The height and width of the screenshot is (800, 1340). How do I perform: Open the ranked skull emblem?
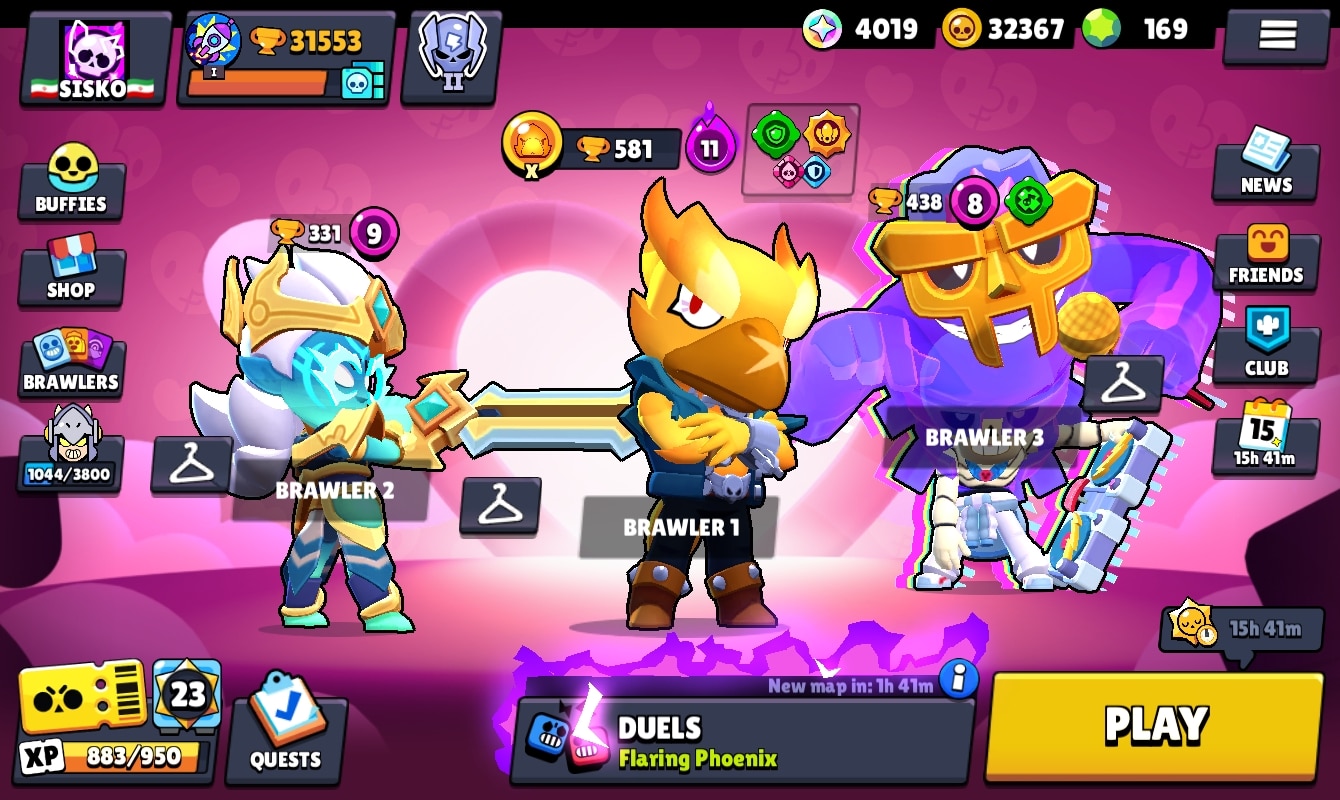(452, 56)
